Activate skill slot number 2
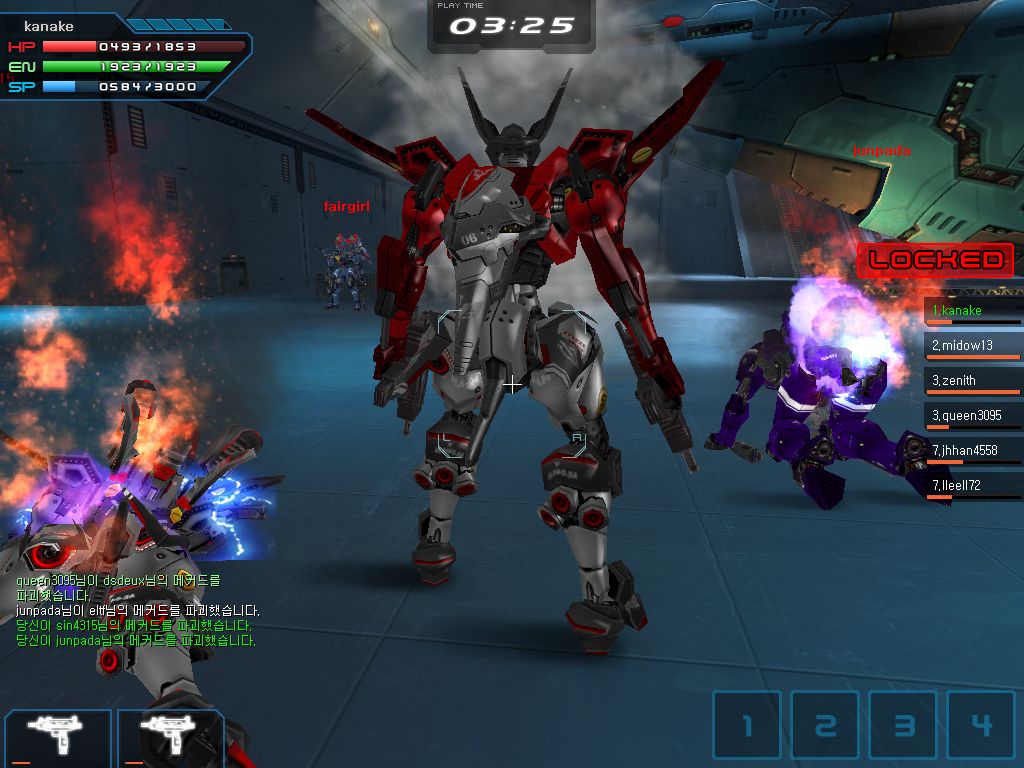This screenshot has height=768, width=1024. pos(825,725)
